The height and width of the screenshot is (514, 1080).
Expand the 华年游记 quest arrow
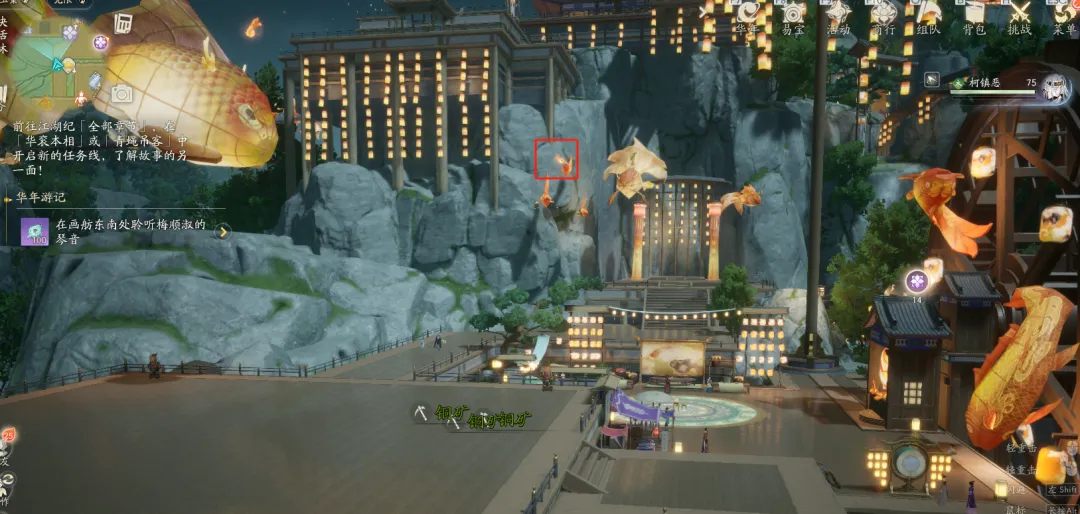224,232
